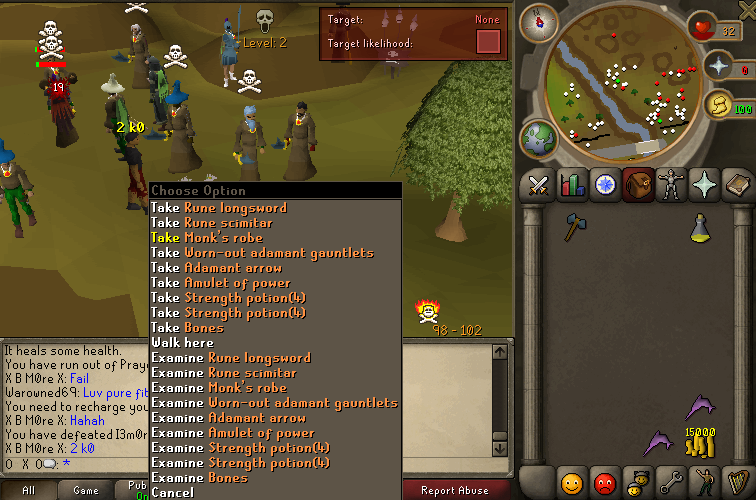756x500 pixels.
Task: Select the axe in the inventory
Action: (x=574, y=227)
